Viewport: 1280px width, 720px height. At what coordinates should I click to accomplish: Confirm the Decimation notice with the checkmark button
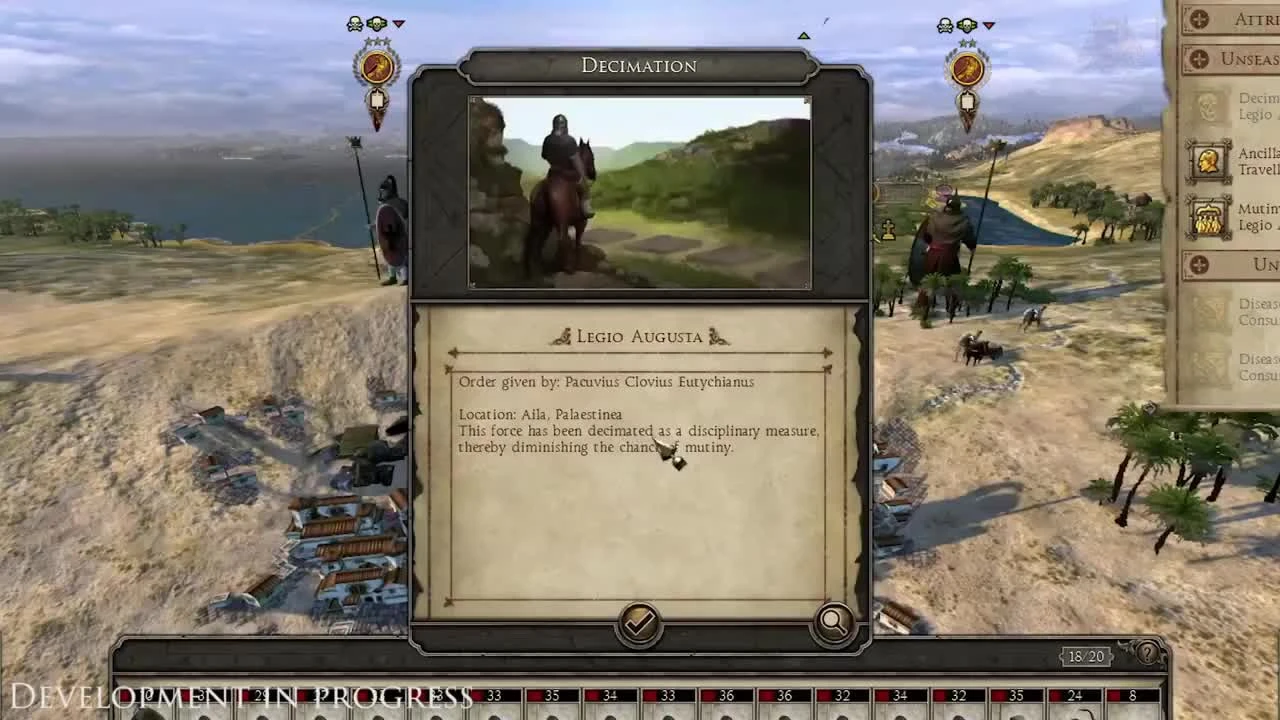coord(639,622)
